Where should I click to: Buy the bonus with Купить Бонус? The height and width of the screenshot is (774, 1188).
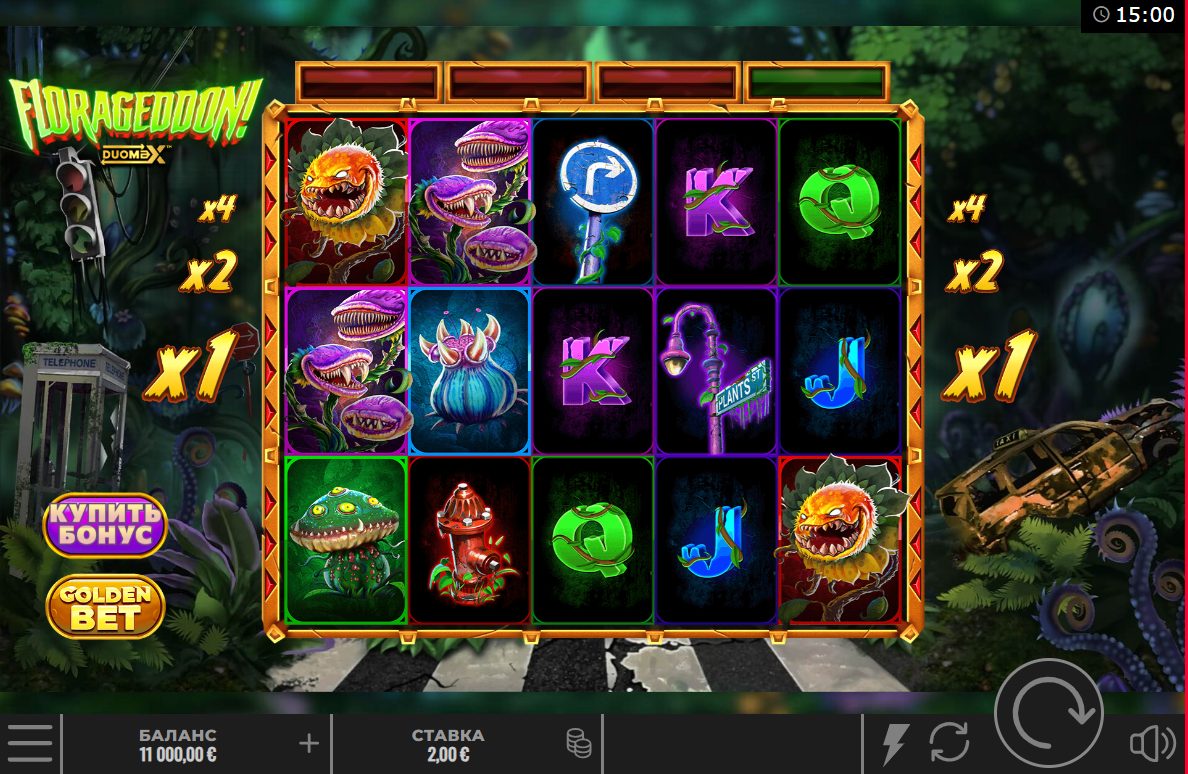point(104,524)
